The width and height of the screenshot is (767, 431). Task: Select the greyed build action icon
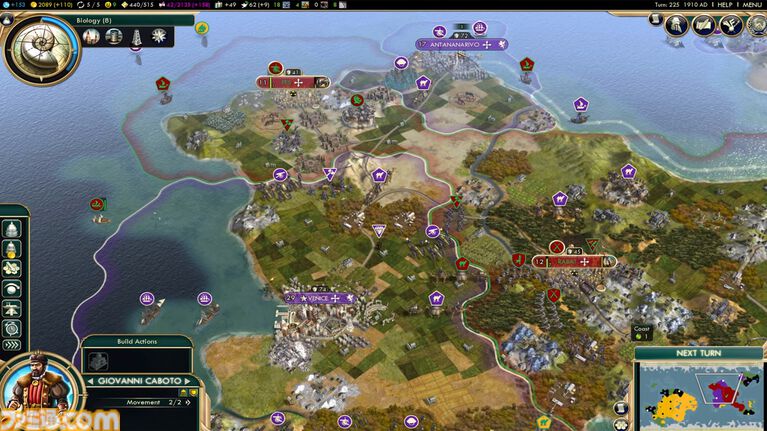98,361
